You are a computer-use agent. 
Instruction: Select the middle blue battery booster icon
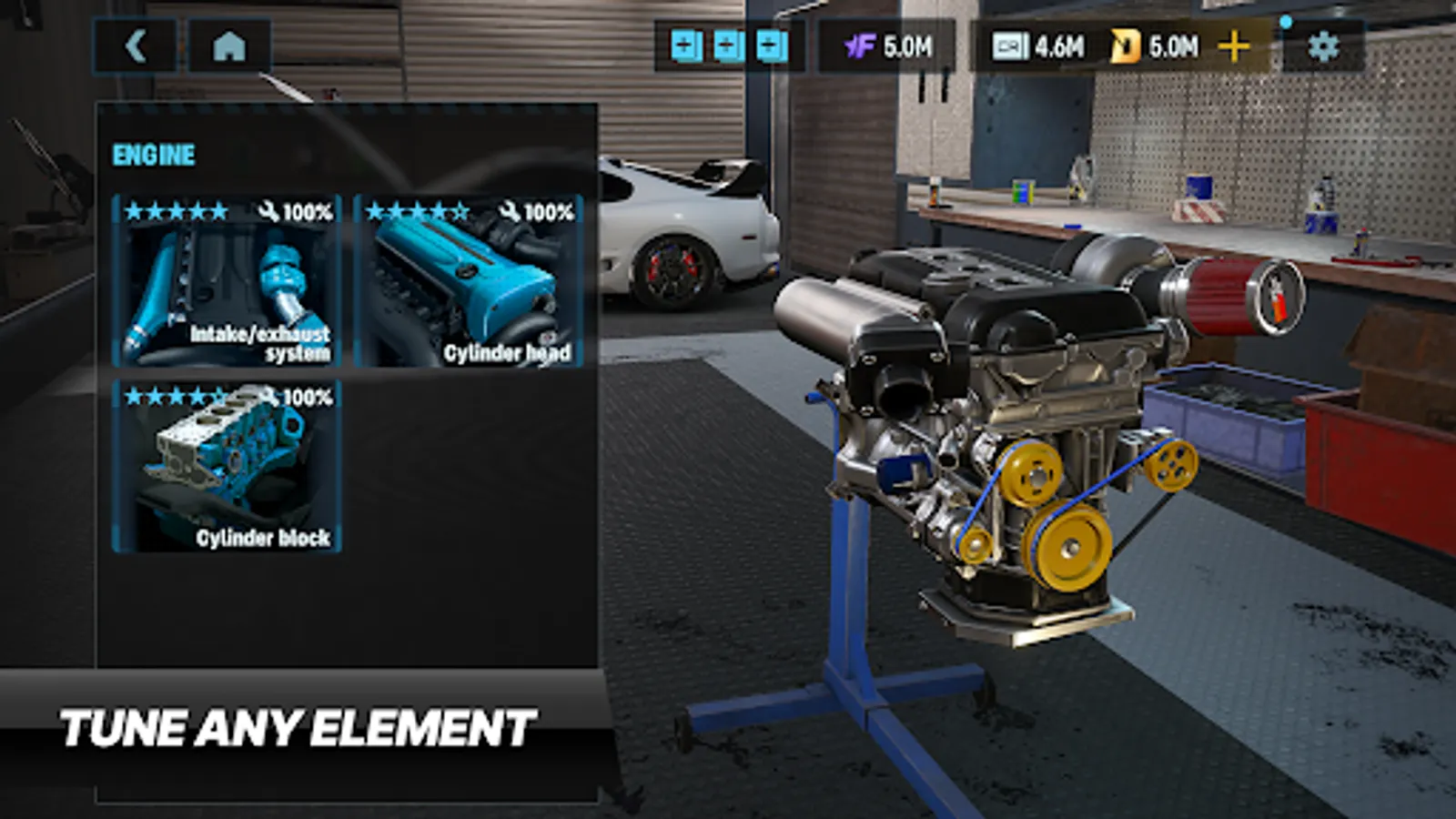point(728,42)
